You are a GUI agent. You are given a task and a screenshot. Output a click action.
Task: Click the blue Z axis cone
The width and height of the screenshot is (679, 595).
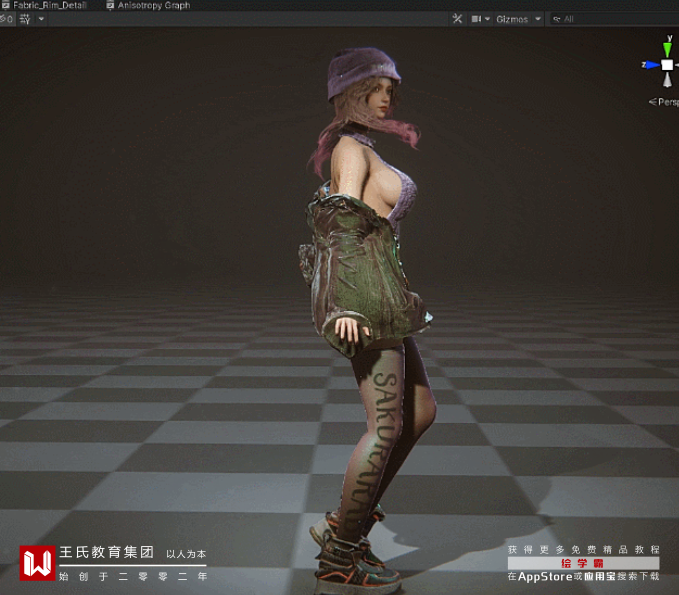pyautogui.click(x=650, y=65)
